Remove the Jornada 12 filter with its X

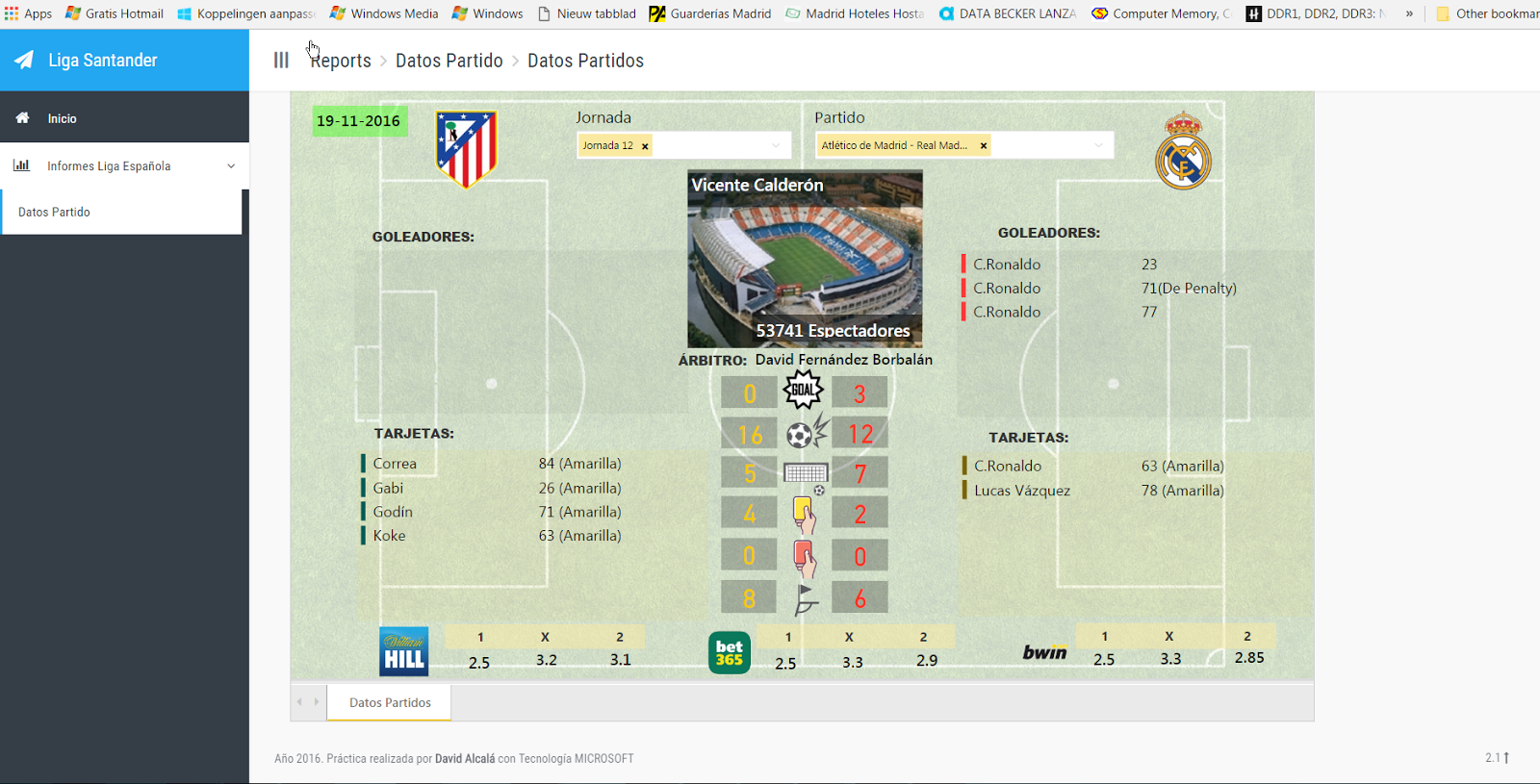(x=644, y=145)
